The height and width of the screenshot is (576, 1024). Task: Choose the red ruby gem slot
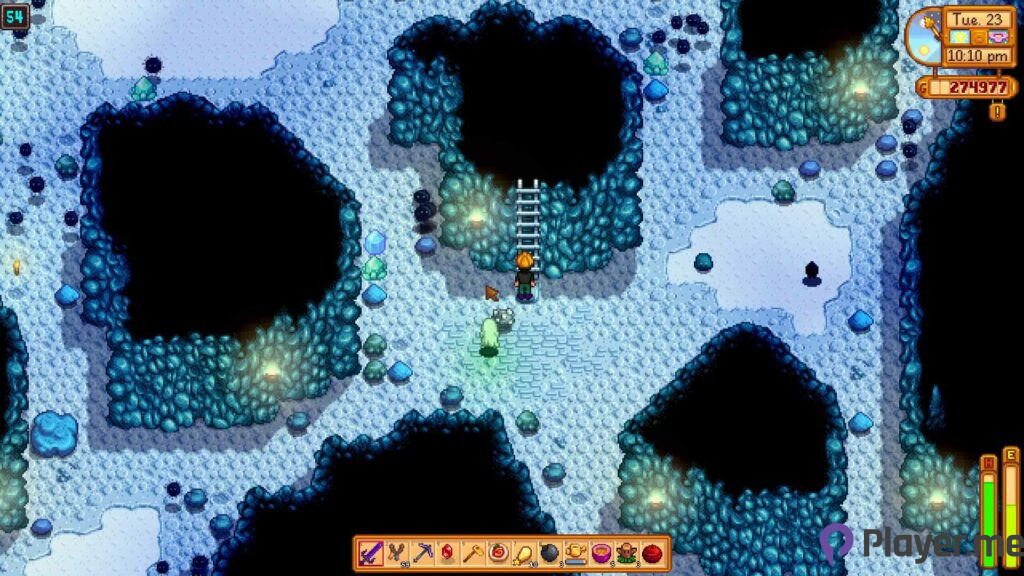(447, 553)
